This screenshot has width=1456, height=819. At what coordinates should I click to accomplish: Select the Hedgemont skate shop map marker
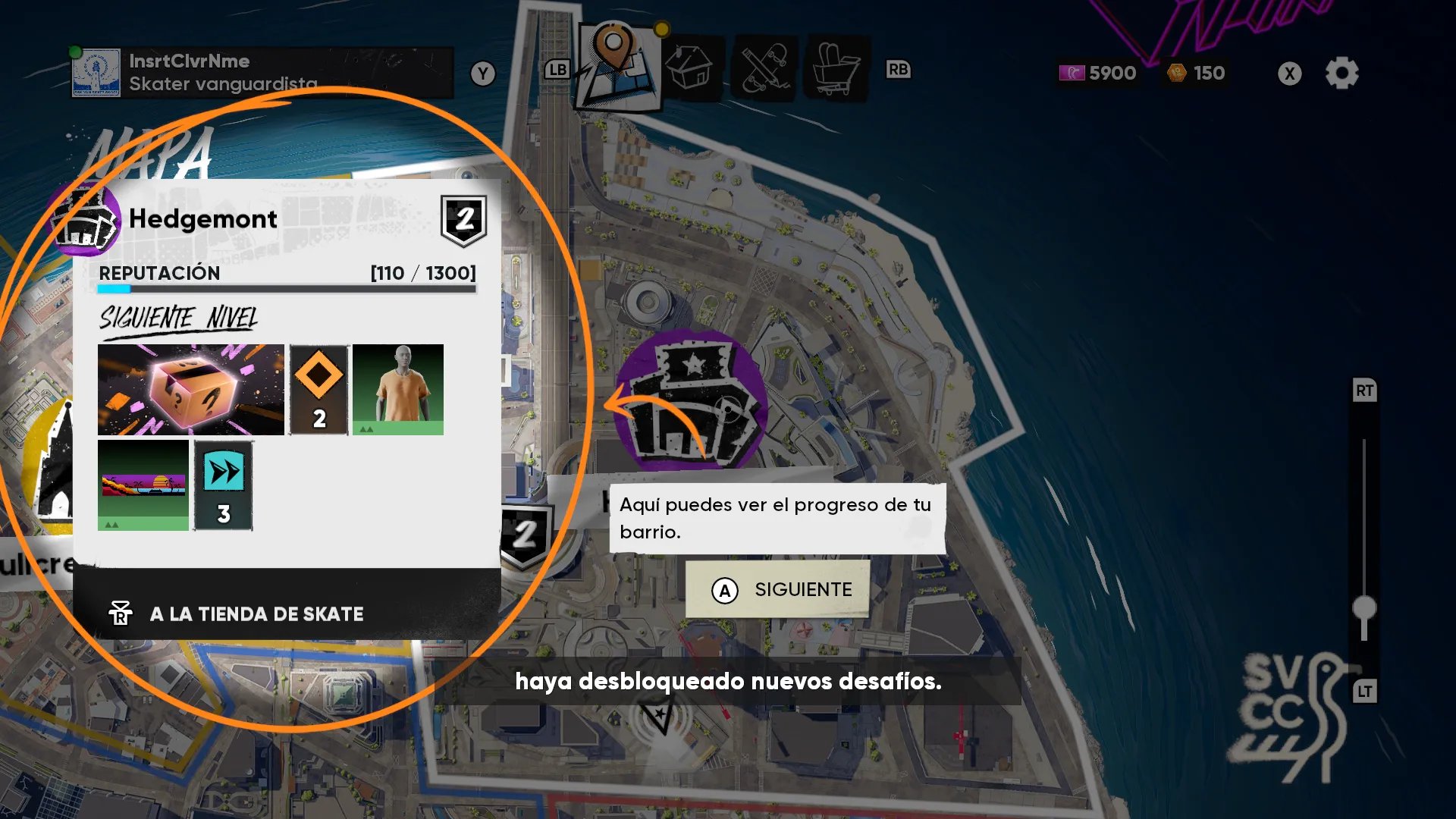coord(692,402)
